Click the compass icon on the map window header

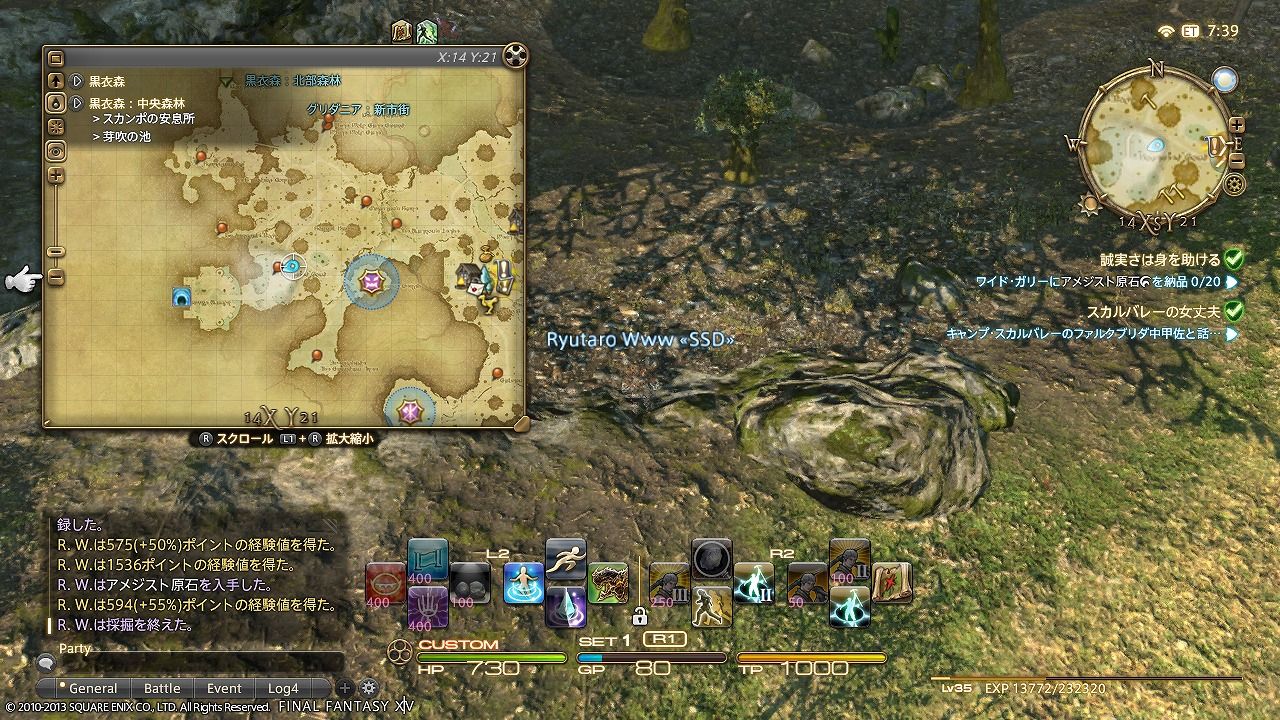tap(513, 57)
